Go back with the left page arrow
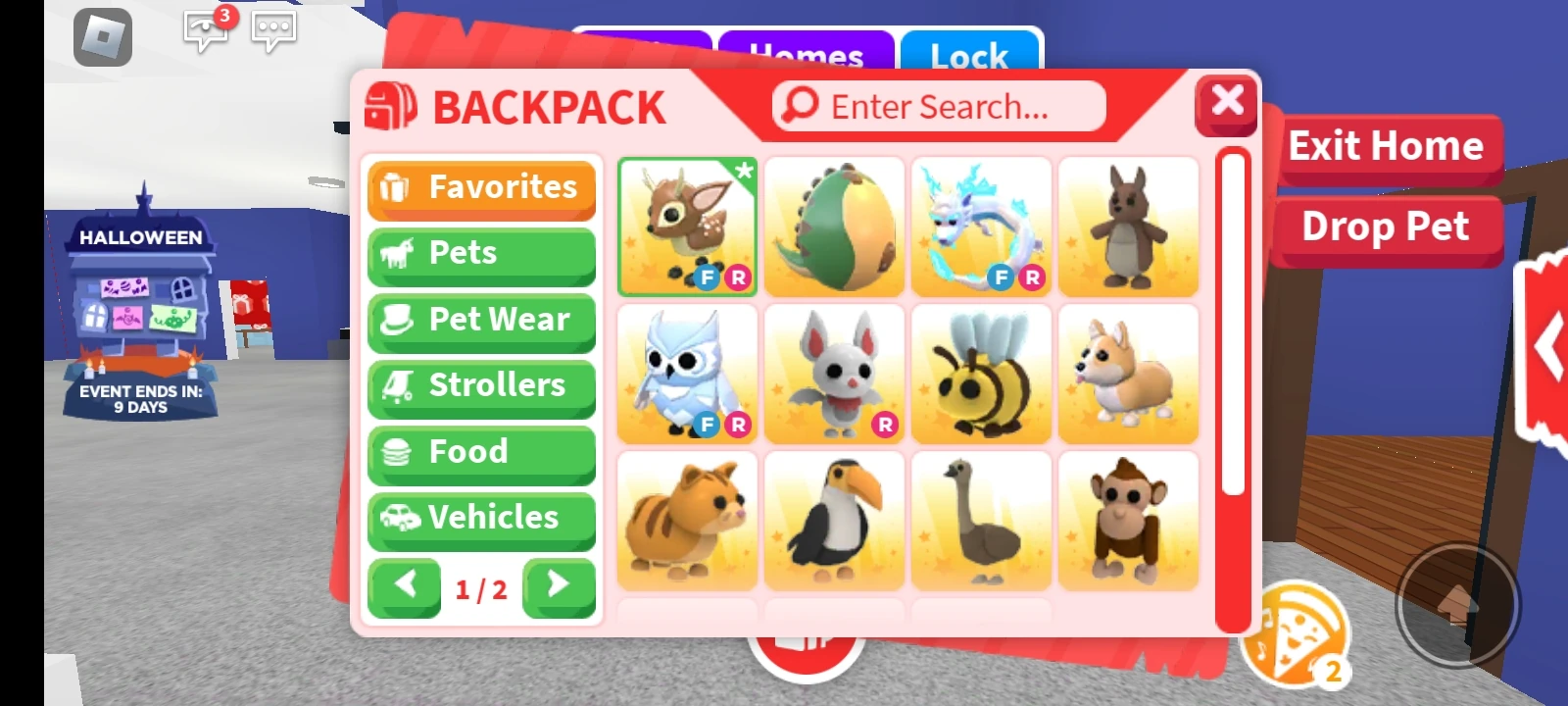1568x706 pixels. (x=404, y=585)
